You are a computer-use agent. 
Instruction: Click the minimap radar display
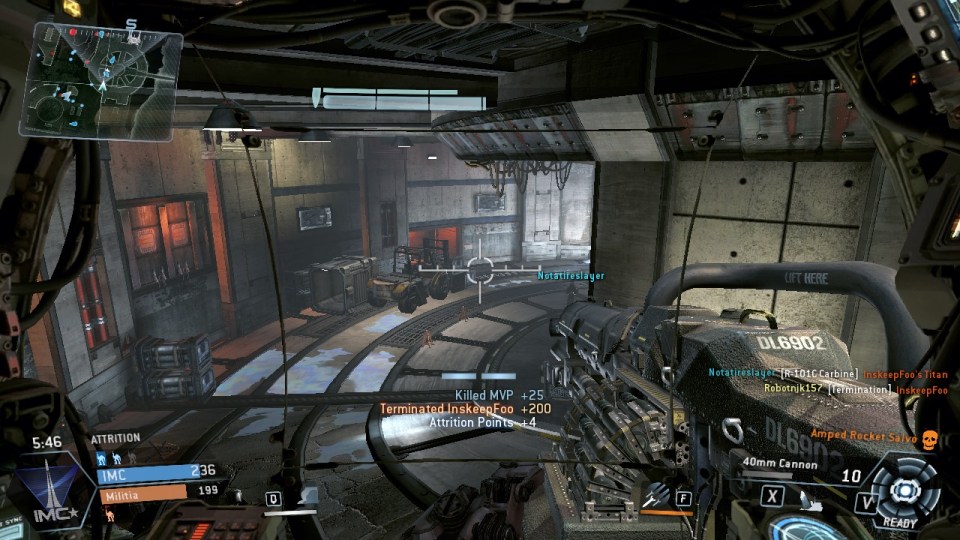100,80
